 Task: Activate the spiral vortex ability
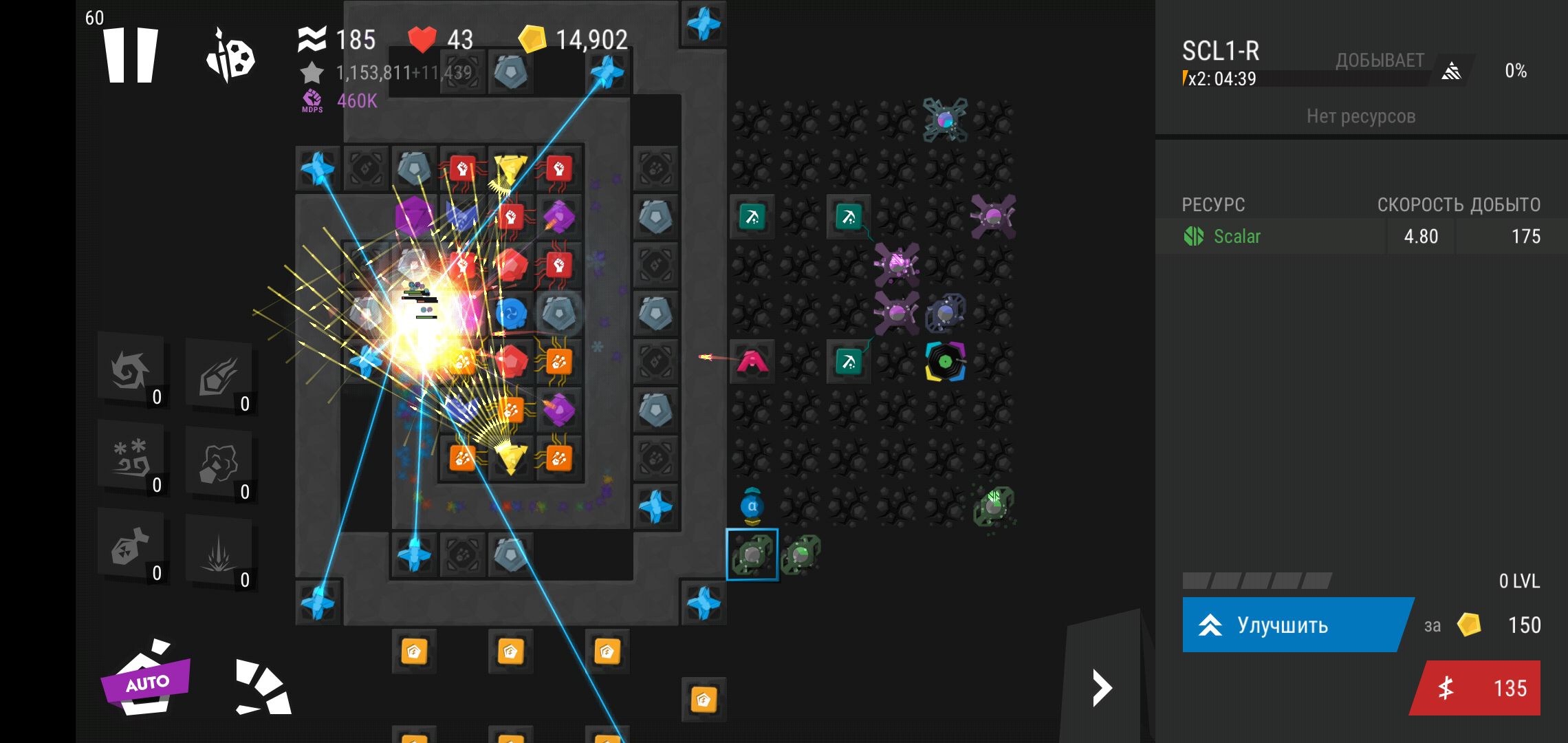click(131, 371)
